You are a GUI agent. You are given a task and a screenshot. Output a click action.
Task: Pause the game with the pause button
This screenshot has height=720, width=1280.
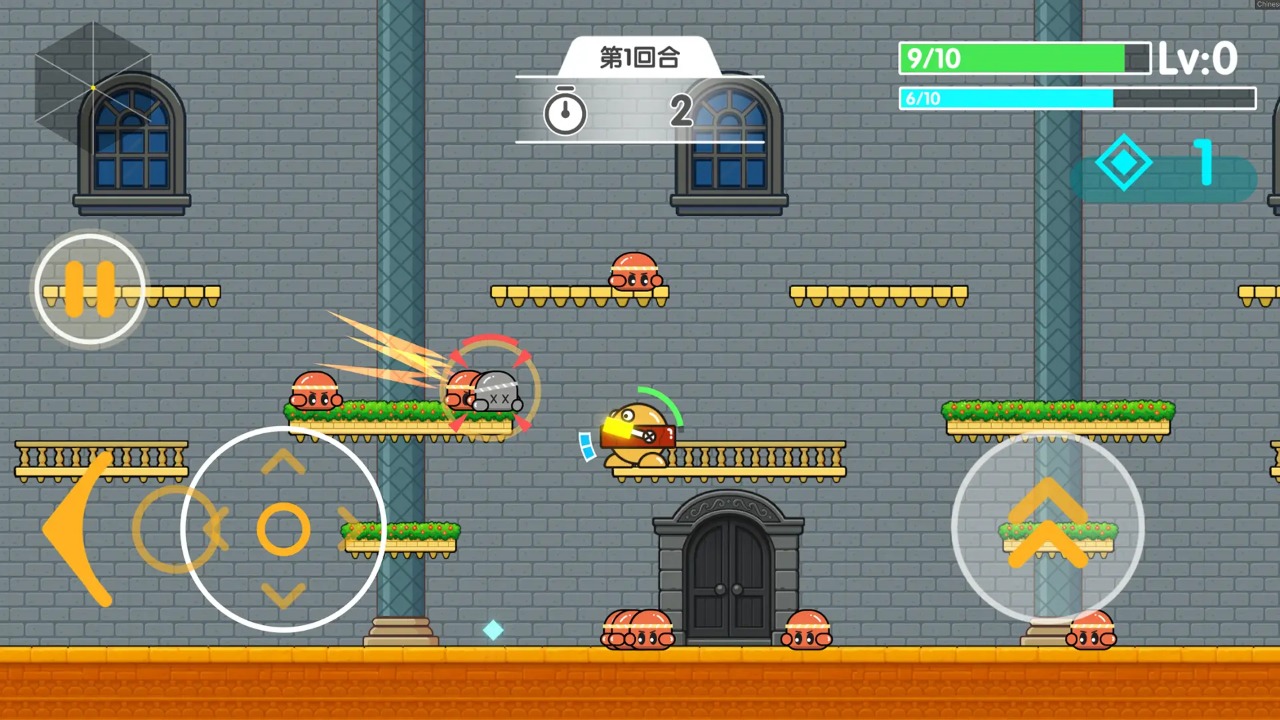(x=90, y=289)
